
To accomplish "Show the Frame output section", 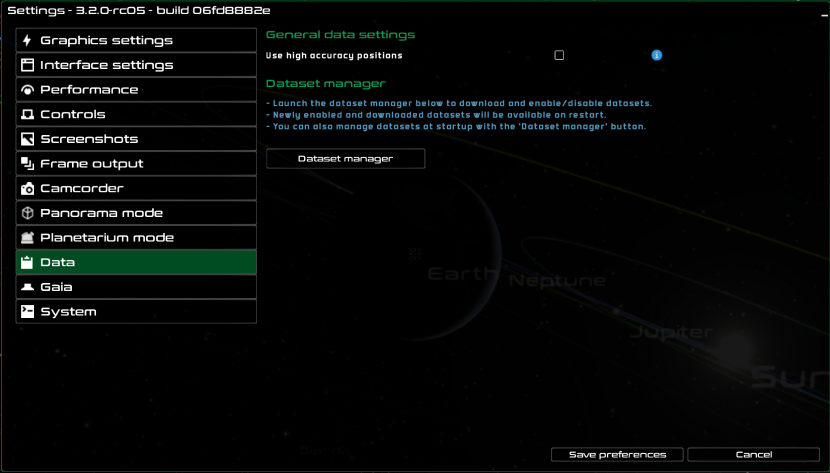I will 136,164.
